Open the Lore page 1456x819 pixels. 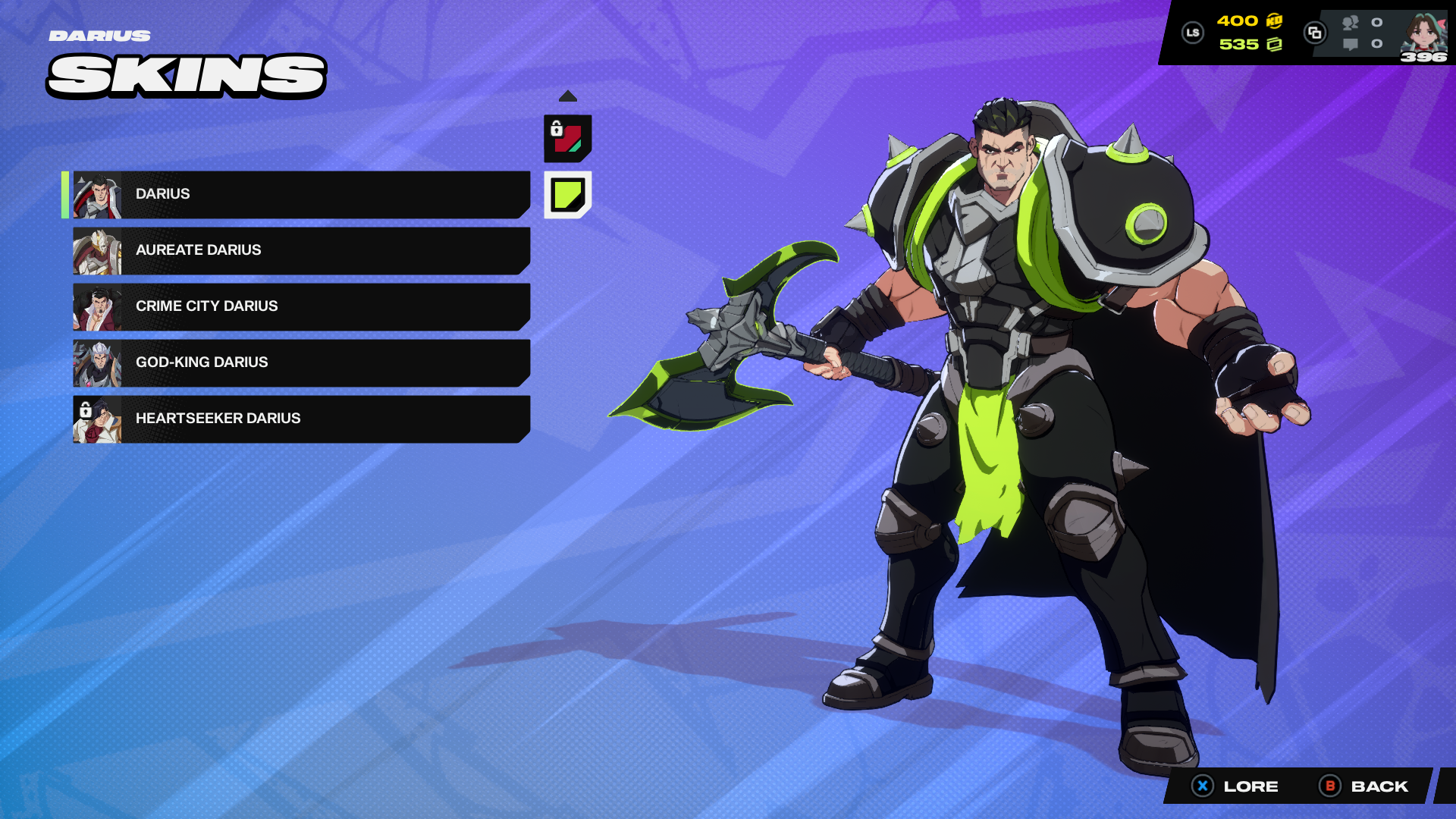coord(1236,786)
